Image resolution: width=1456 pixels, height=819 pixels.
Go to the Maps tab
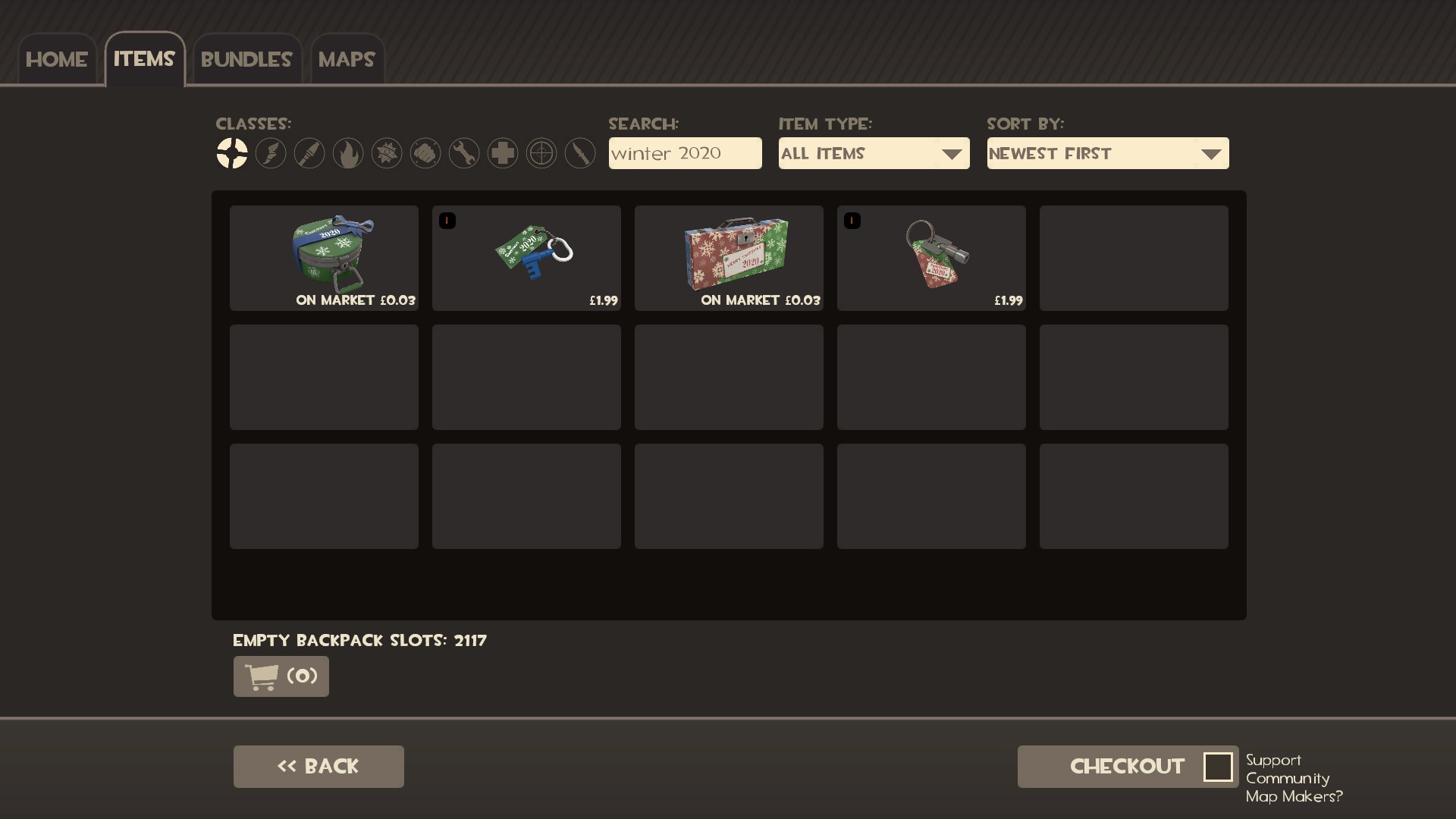tap(347, 58)
